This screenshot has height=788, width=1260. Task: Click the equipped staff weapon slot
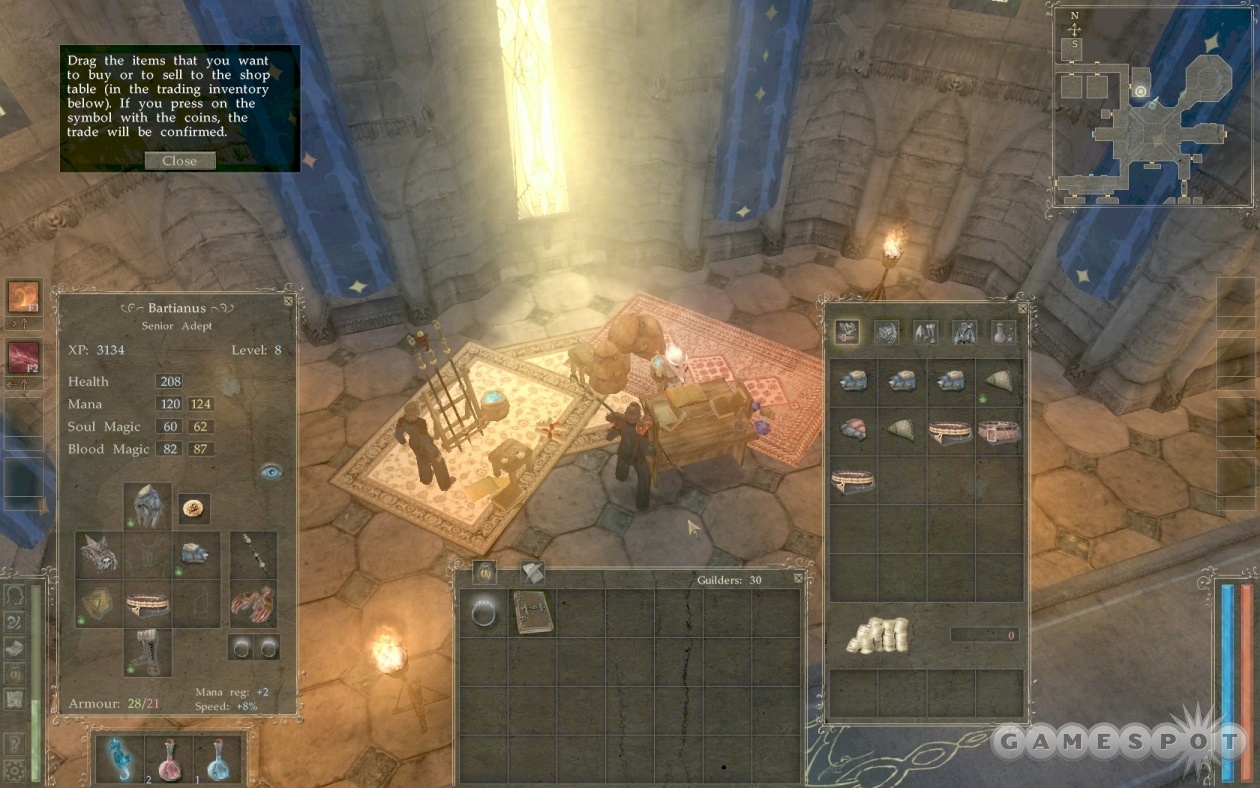252,556
